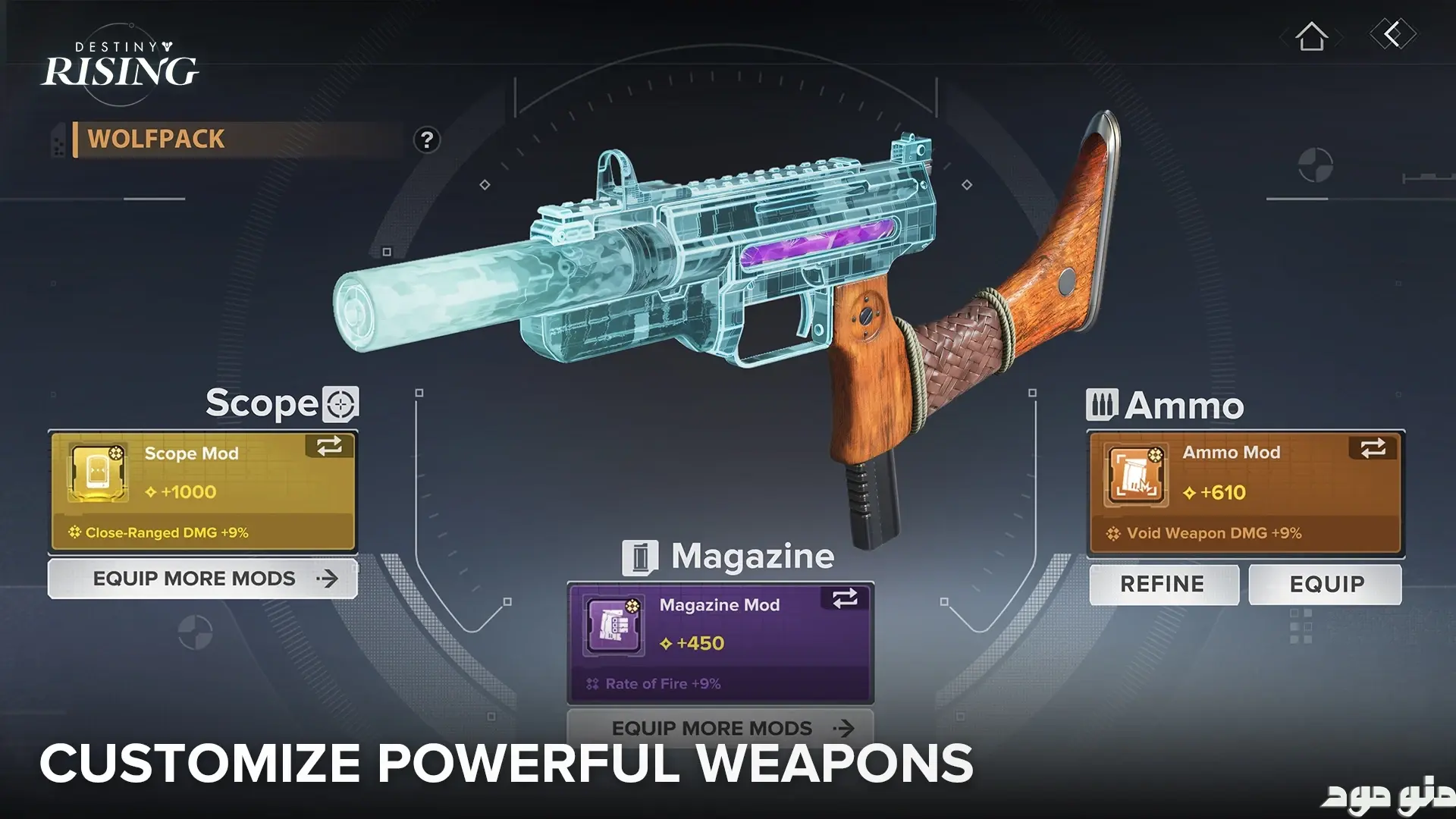This screenshot has width=1456, height=819.
Task: Swap the Magazine Mod
Action: click(x=845, y=598)
